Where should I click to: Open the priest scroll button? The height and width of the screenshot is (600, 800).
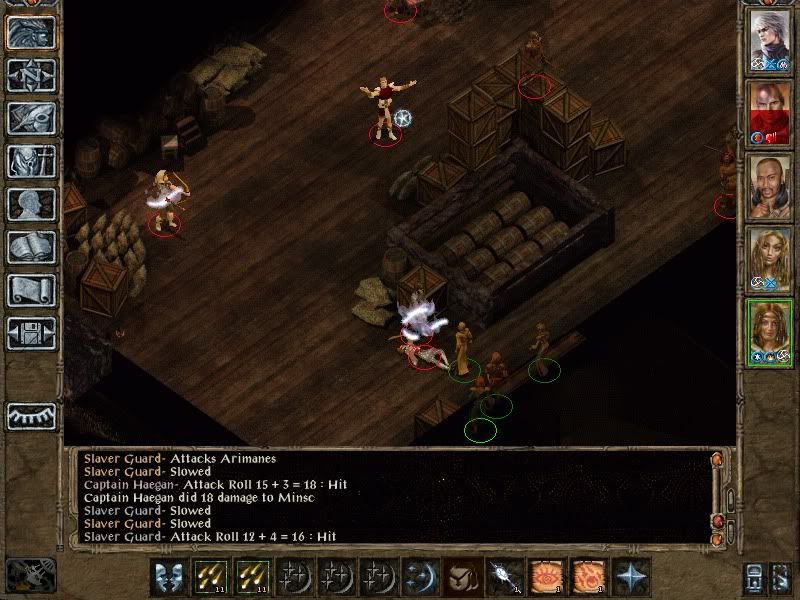click(x=31, y=290)
